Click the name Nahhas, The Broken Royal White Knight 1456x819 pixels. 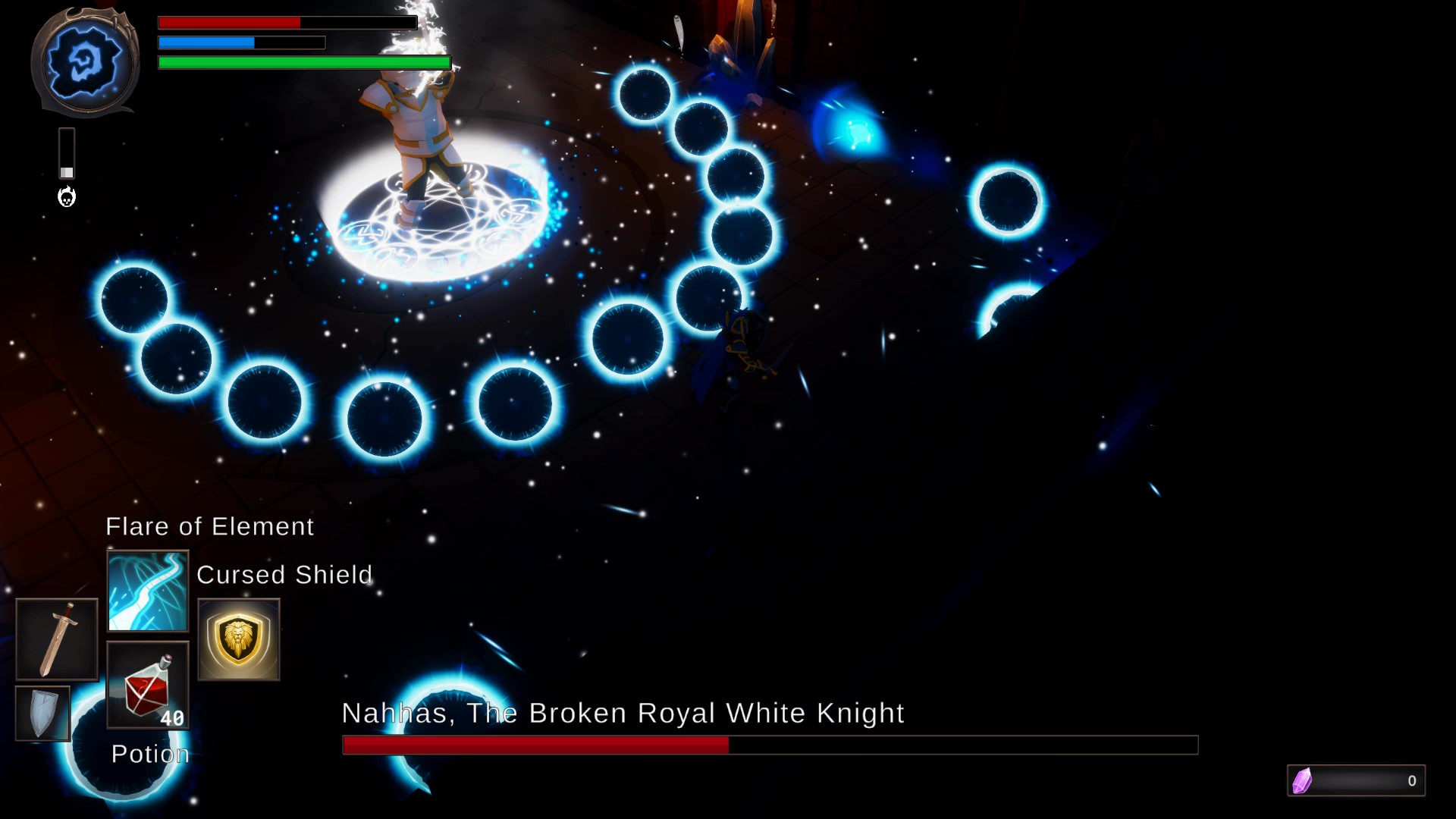click(623, 713)
